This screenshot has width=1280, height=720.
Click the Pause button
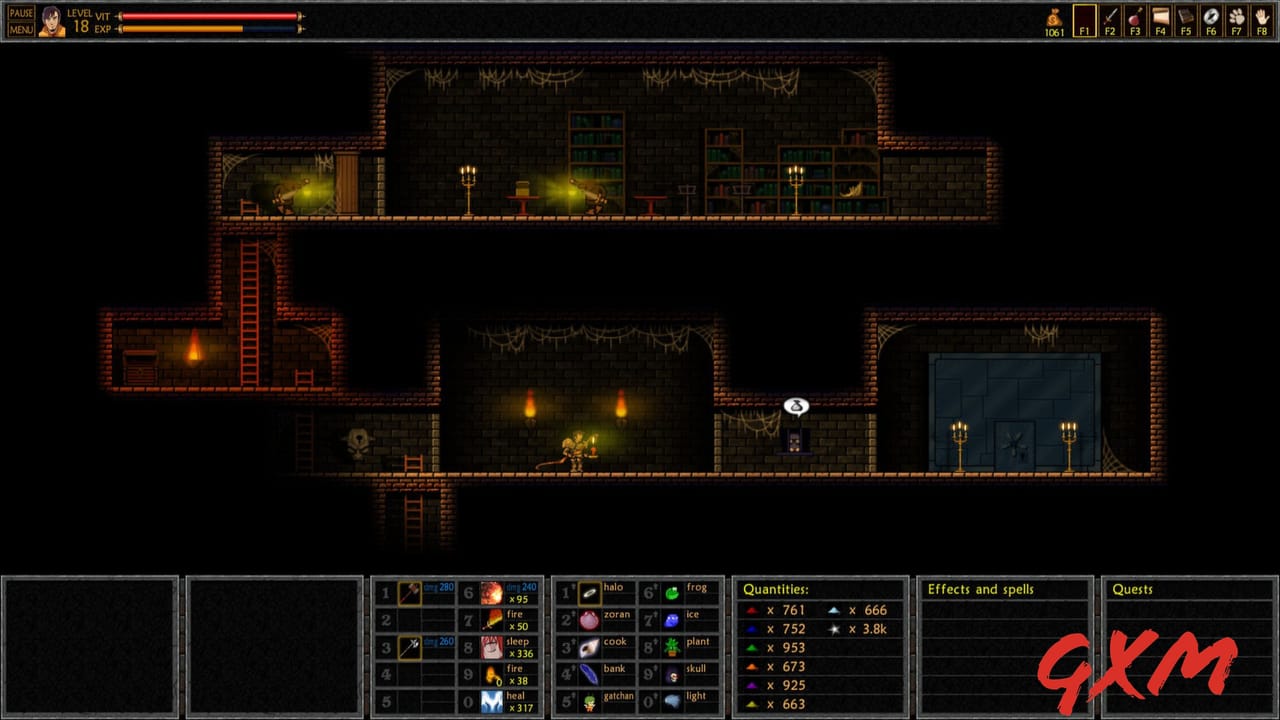click(21, 13)
